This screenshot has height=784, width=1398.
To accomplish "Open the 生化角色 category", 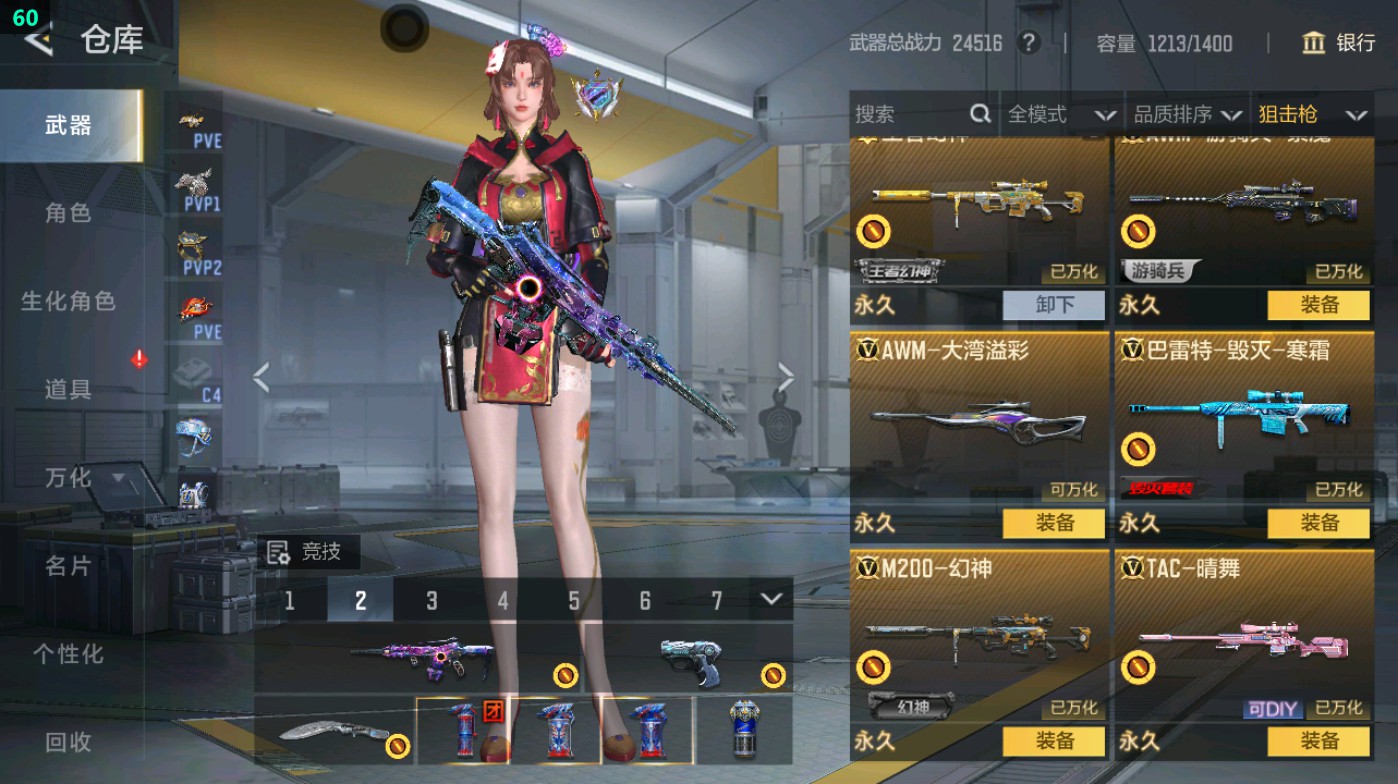I will click(68, 301).
